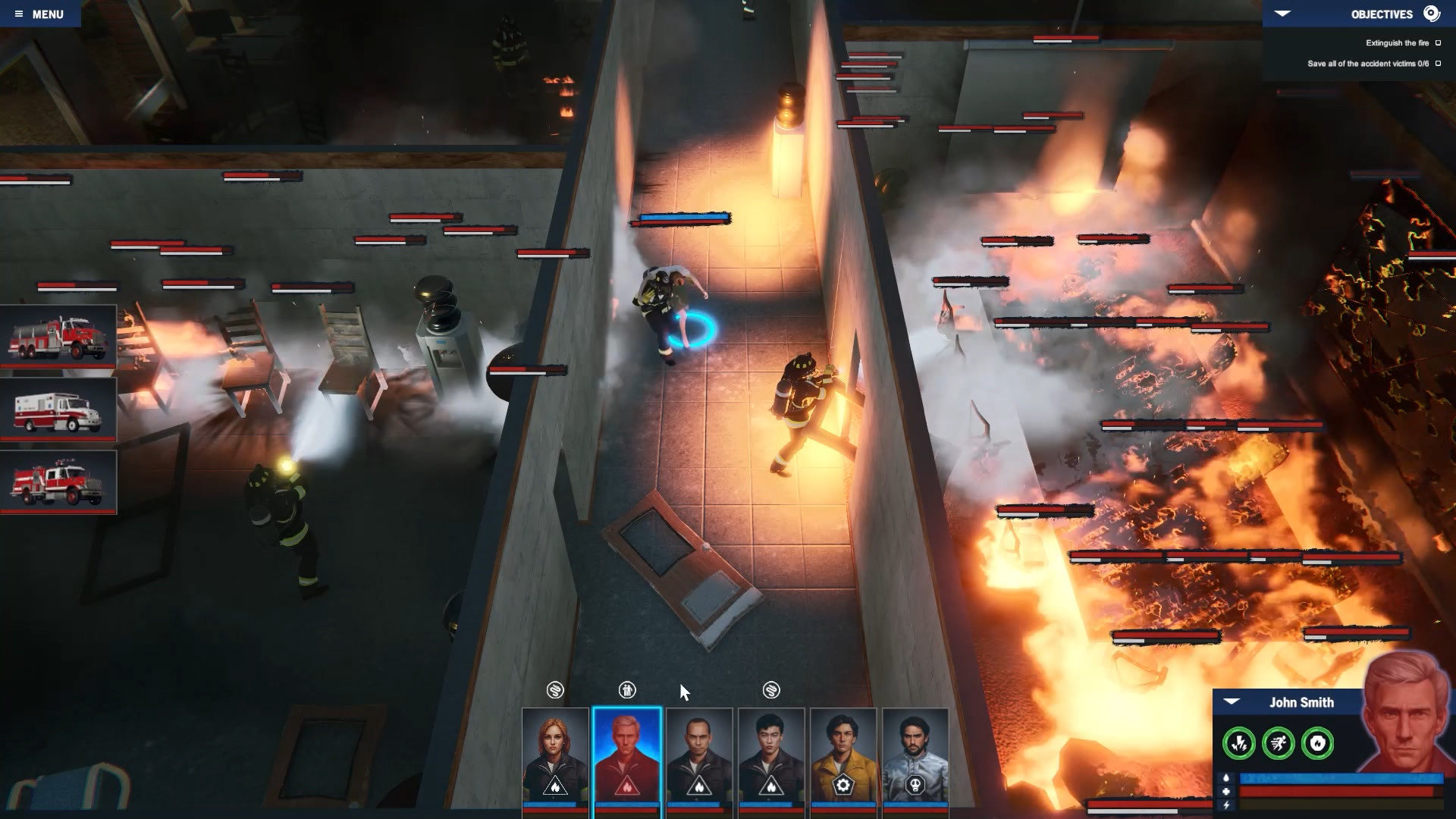The width and height of the screenshot is (1456, 819).
Task: Open the hamburger menu beside MENU
Action: pos(20,13)
